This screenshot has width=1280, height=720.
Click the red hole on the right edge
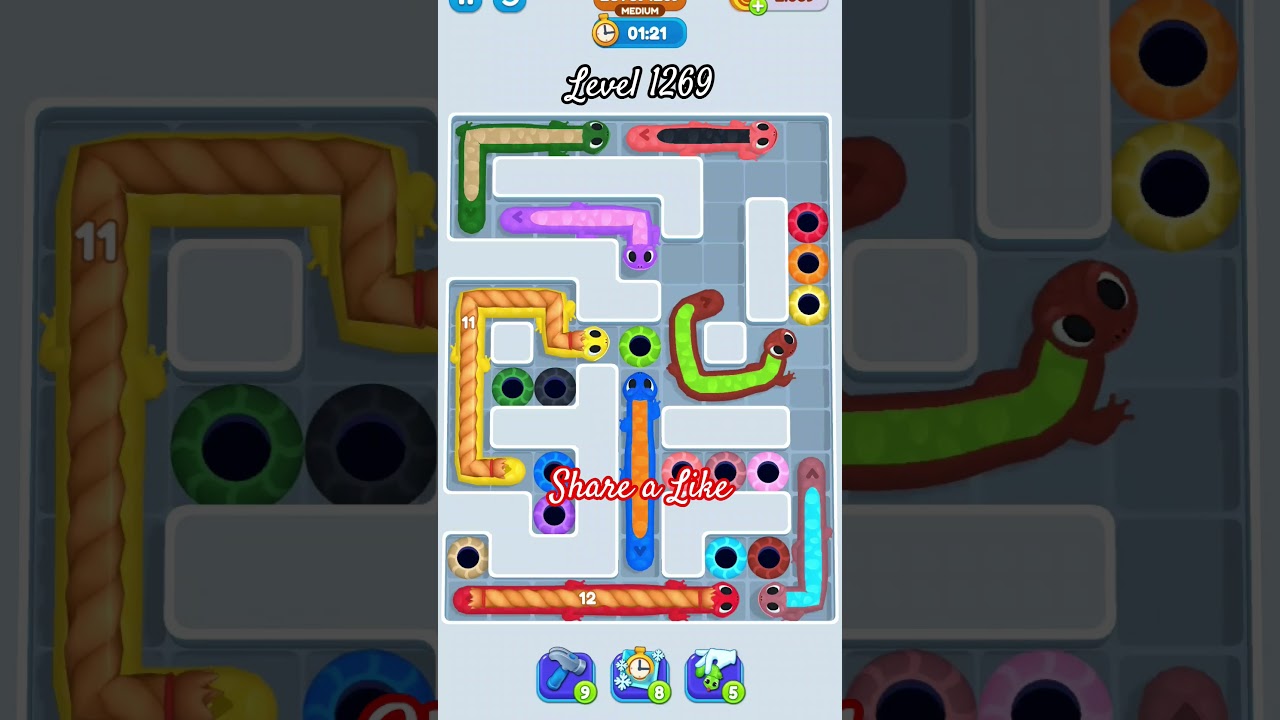(x=807, y=222)
